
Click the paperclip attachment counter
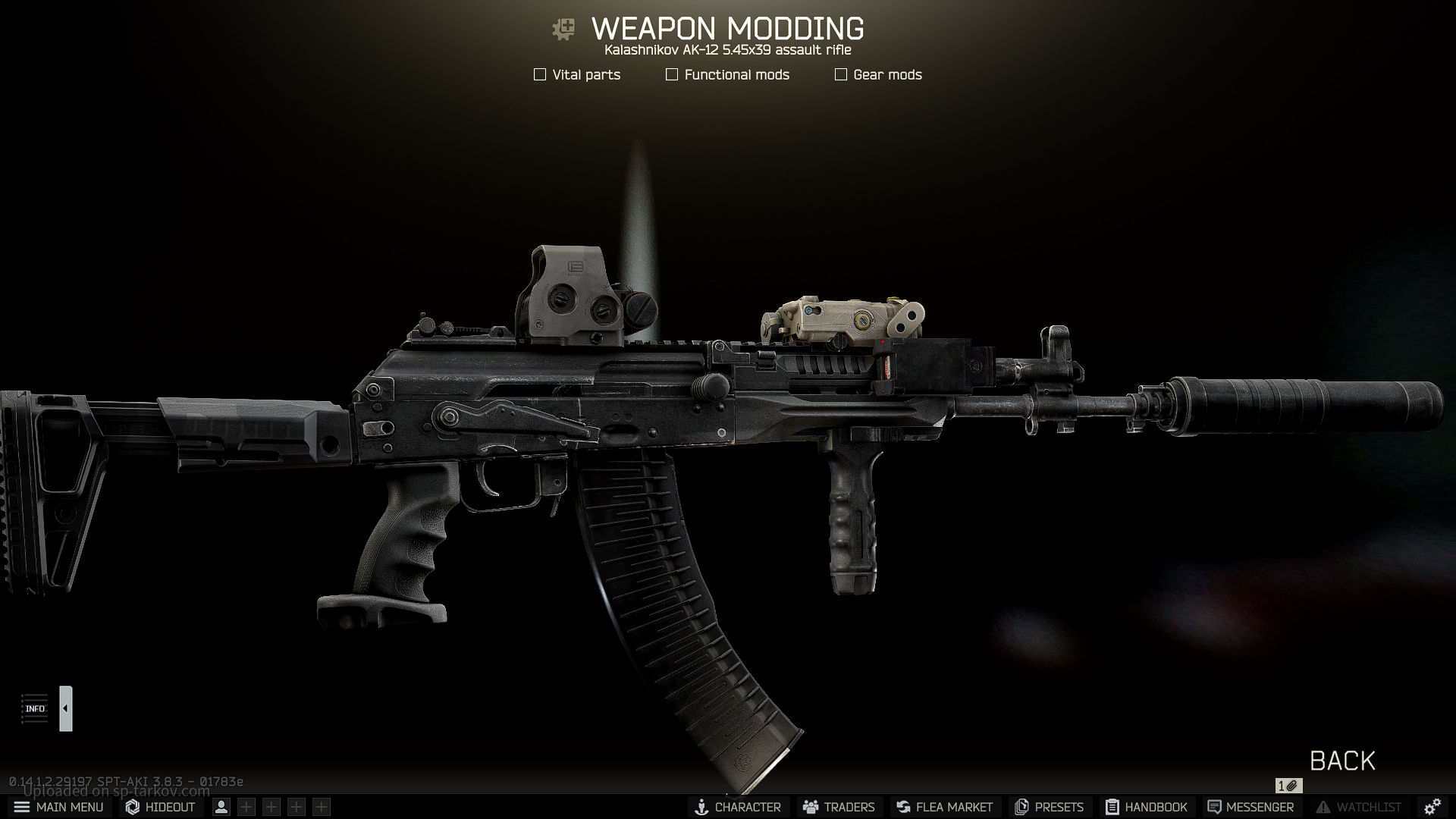1288,786
